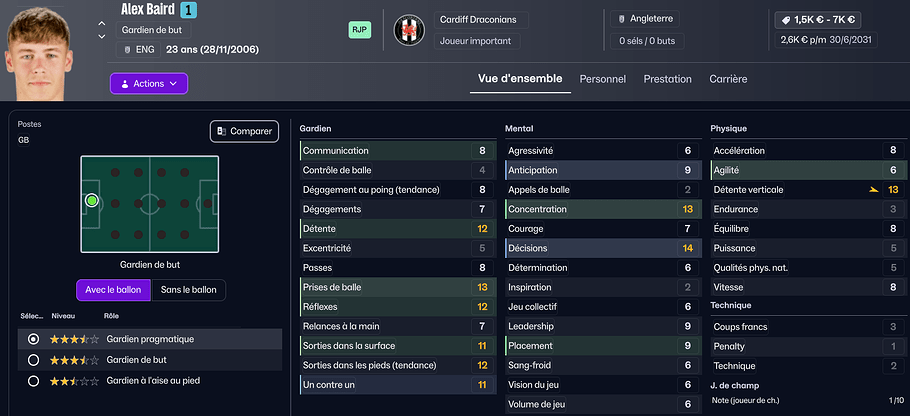The height and width of the screenshot is (416, 910).
Task: Show the Carrière tab
Action: (728, 79)
